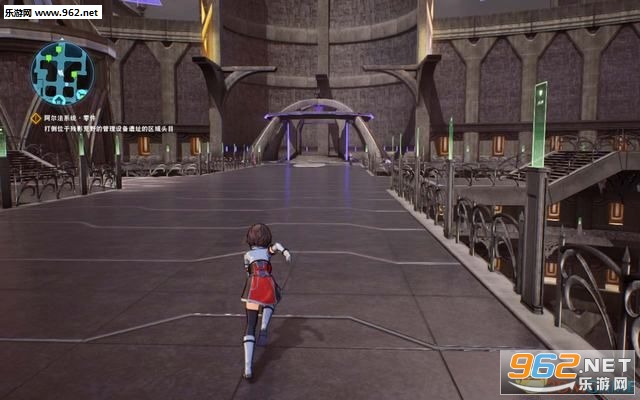Click the orange diamond quest marker icon

36,118
